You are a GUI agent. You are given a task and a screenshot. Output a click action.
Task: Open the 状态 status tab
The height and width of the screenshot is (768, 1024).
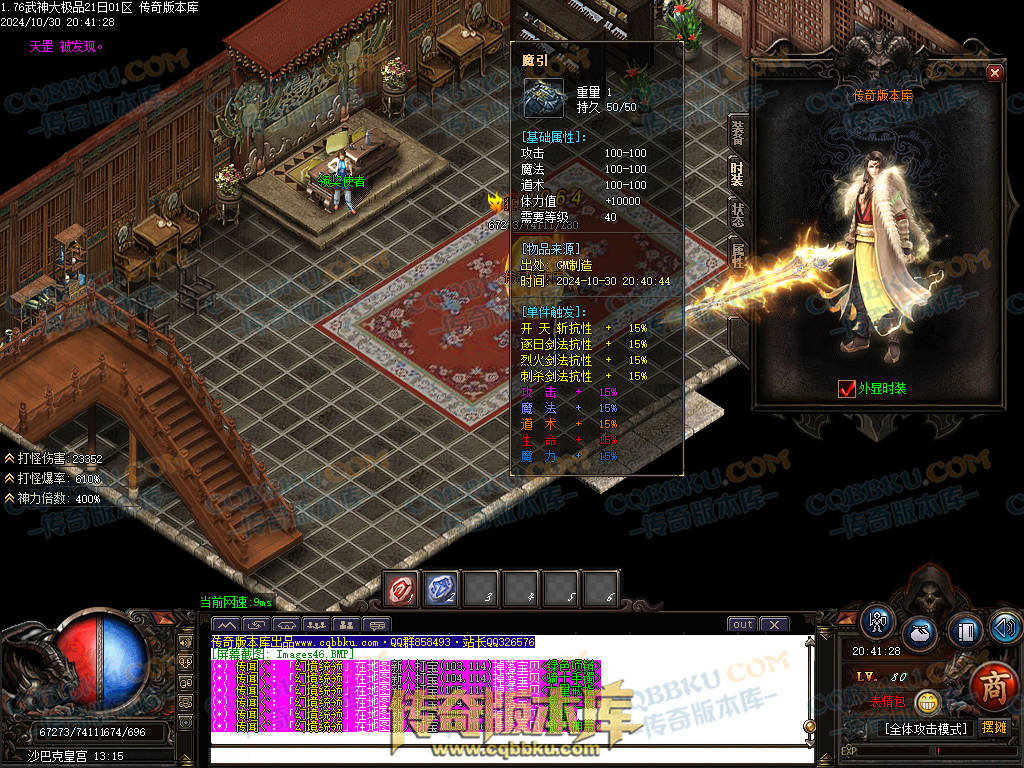tap(737, 213)
